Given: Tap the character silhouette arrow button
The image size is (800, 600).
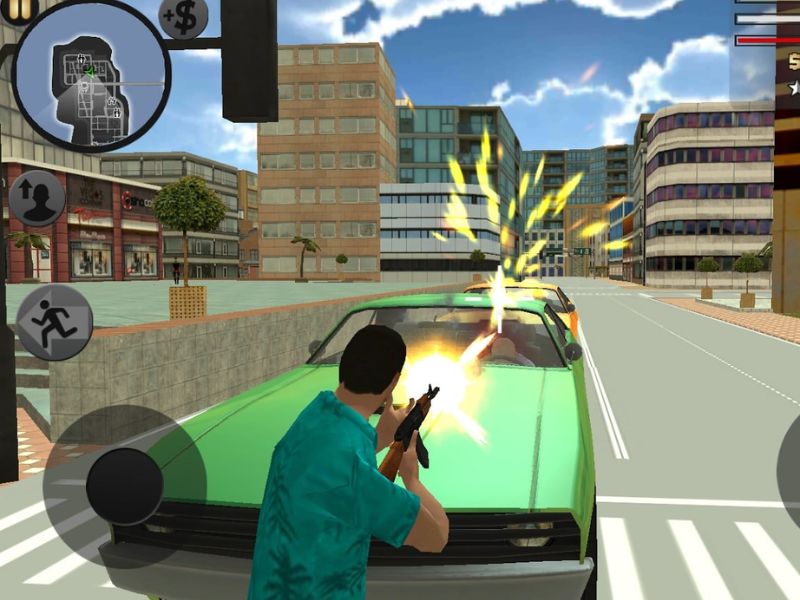Looking at the screenshot, I should point(37,198).
